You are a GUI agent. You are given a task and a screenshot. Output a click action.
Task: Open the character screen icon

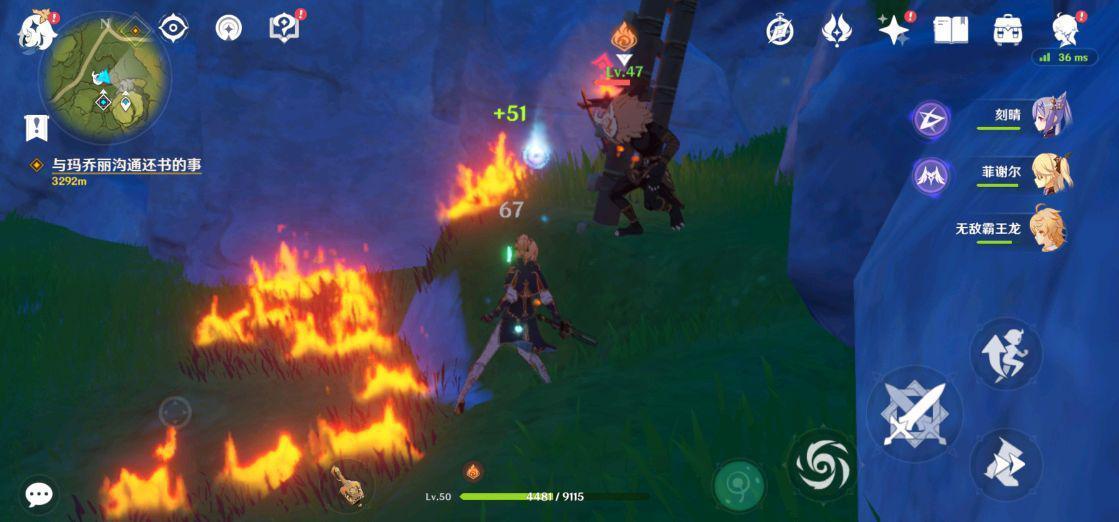[1065, 30]
